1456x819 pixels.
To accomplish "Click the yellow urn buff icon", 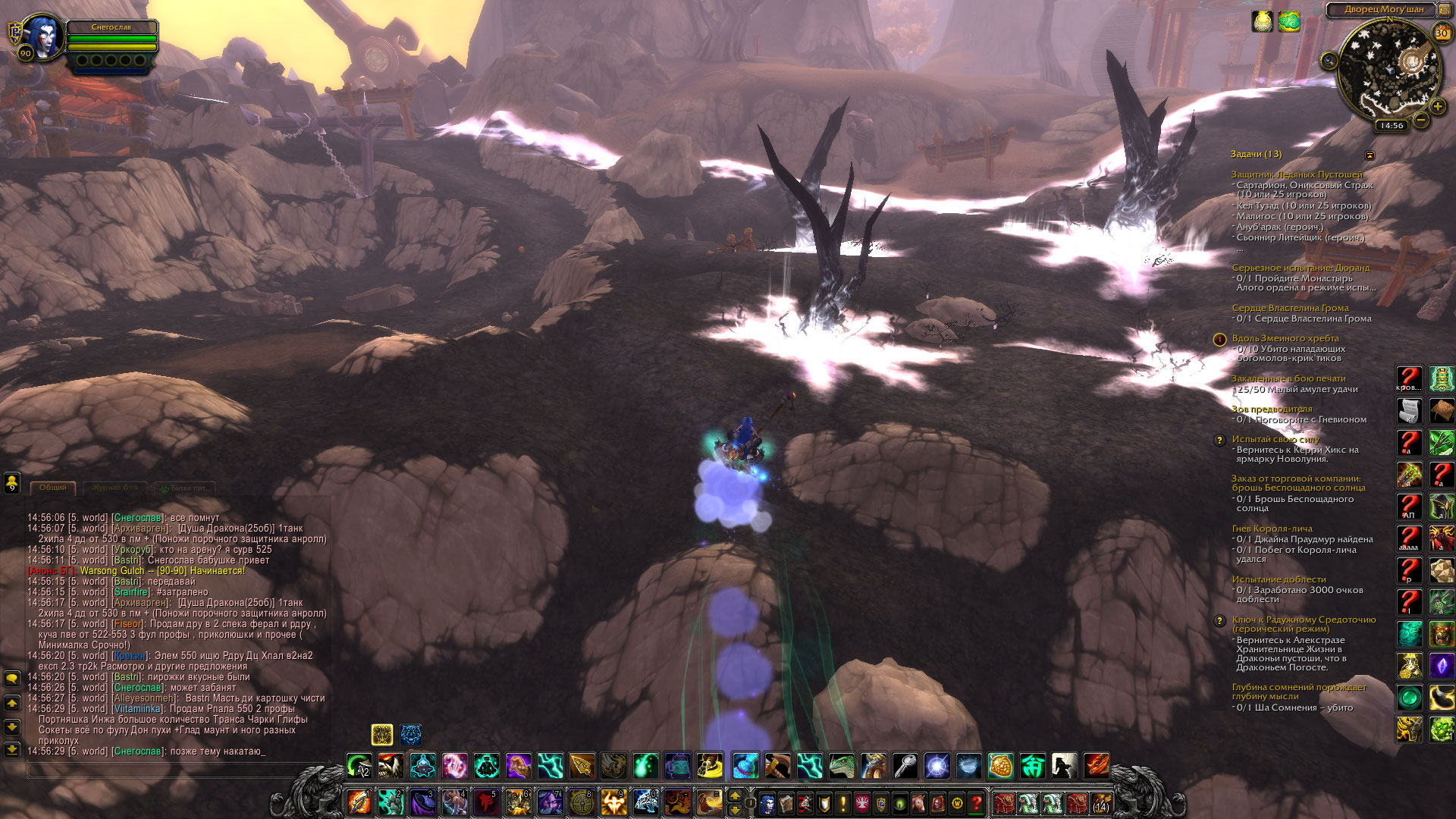I will pos(1262,21).
